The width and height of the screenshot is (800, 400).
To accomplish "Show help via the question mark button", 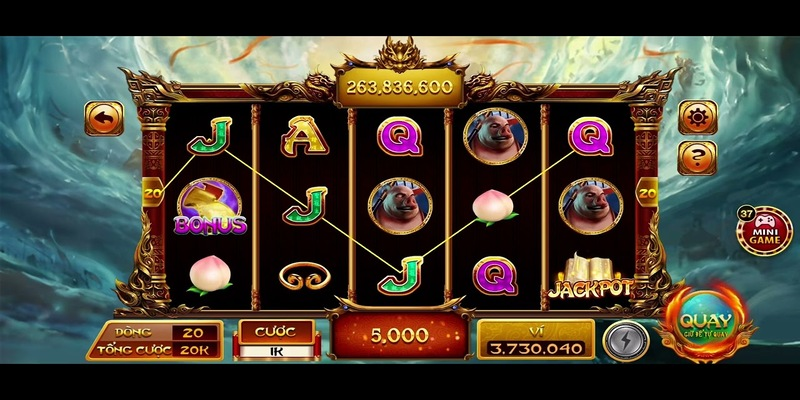I will point(697,156).
